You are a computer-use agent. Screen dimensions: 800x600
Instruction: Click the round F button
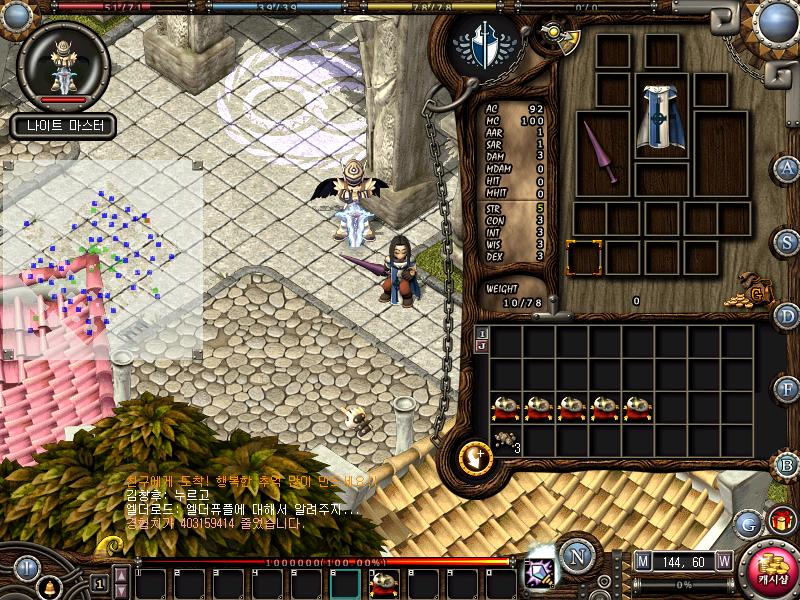(788, 388)
